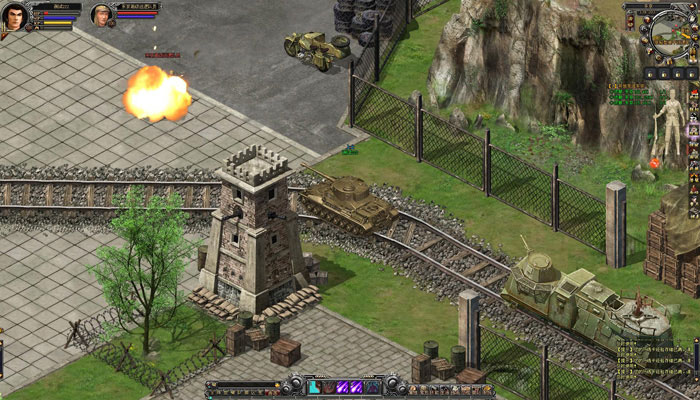
Task: Open the green quest tracker text
Action: [x=629, y=97]
